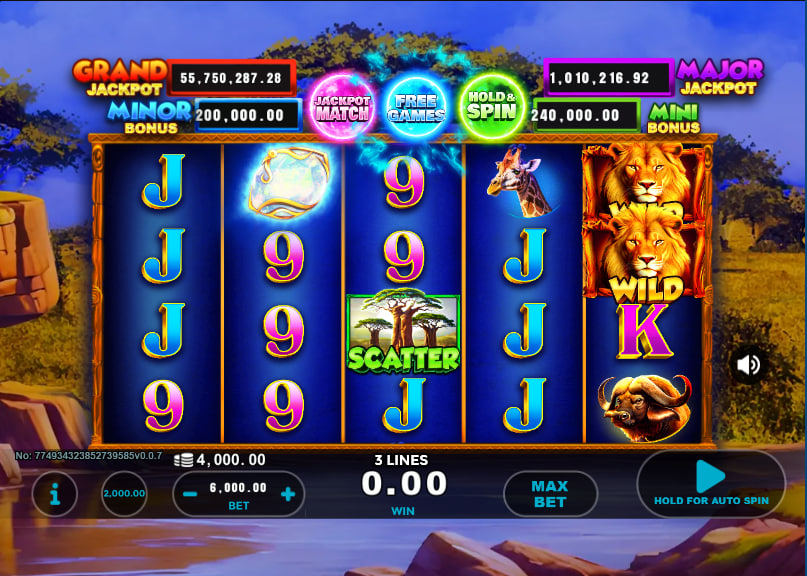Select the 2,000.00 coin value chip
The image size is (807, 576).
124,493
